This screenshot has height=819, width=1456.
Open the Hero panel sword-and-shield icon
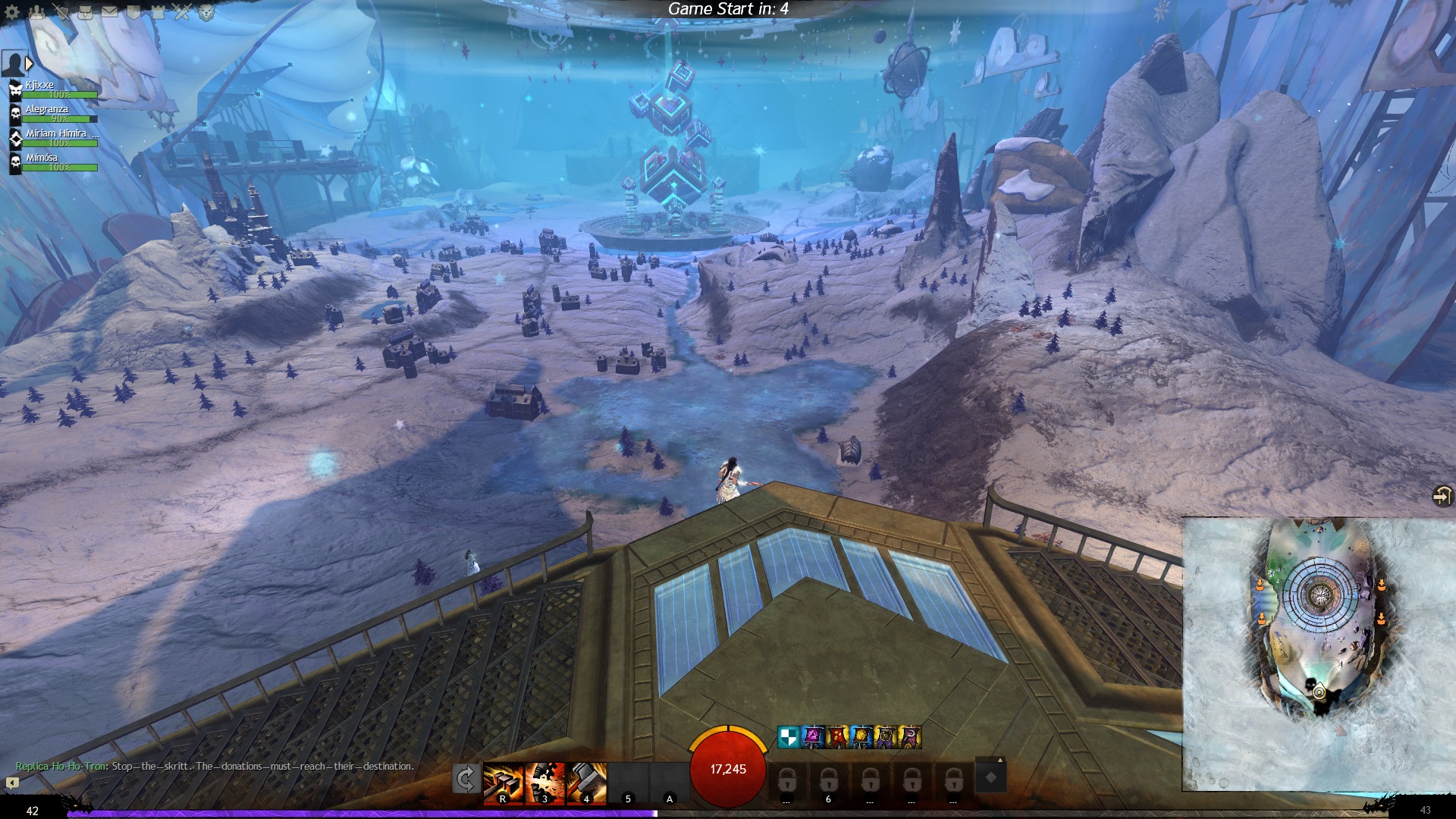[61, 12]
